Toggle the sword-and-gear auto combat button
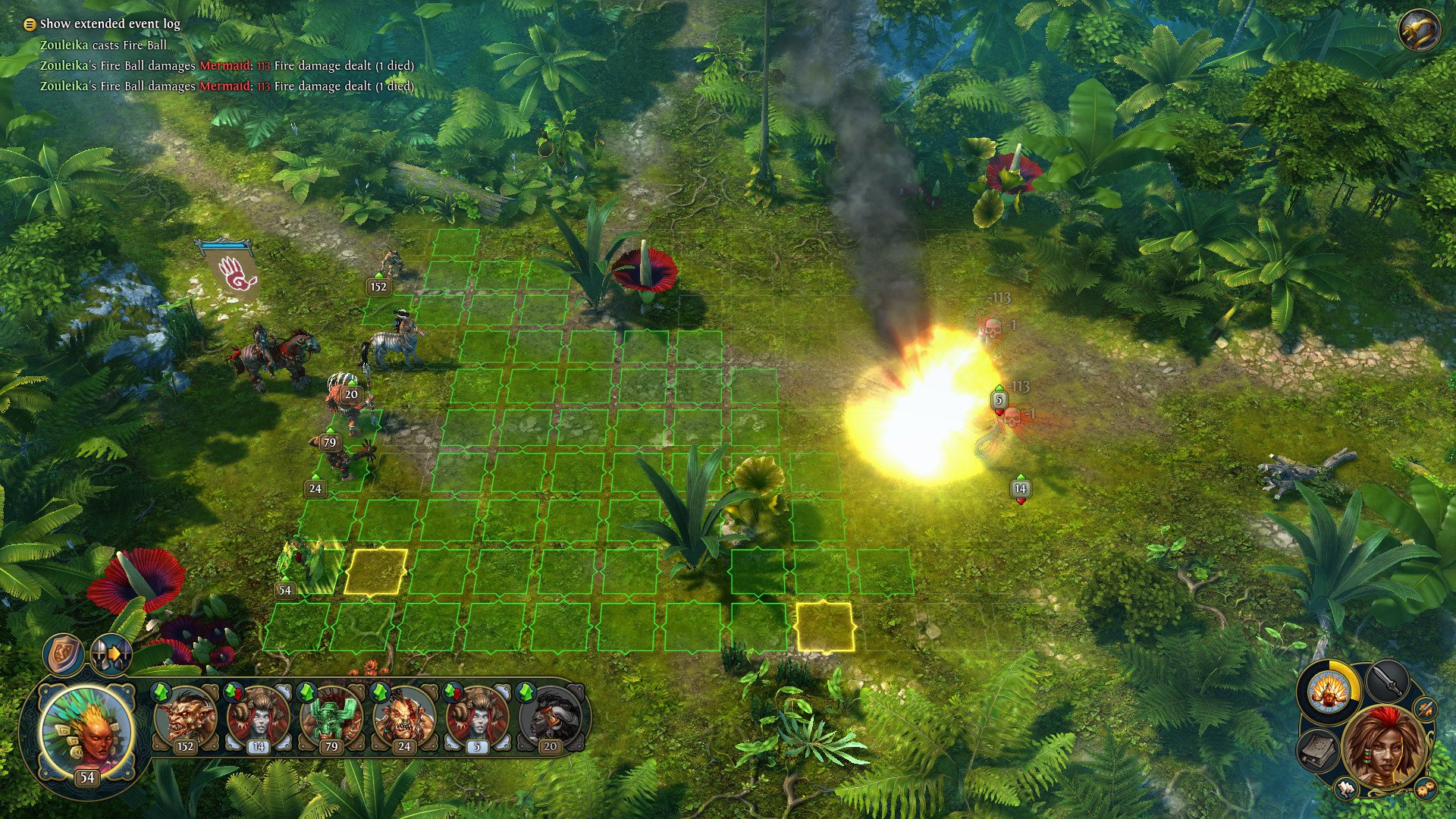1456x819 pixels. (x=1426, y=710)
